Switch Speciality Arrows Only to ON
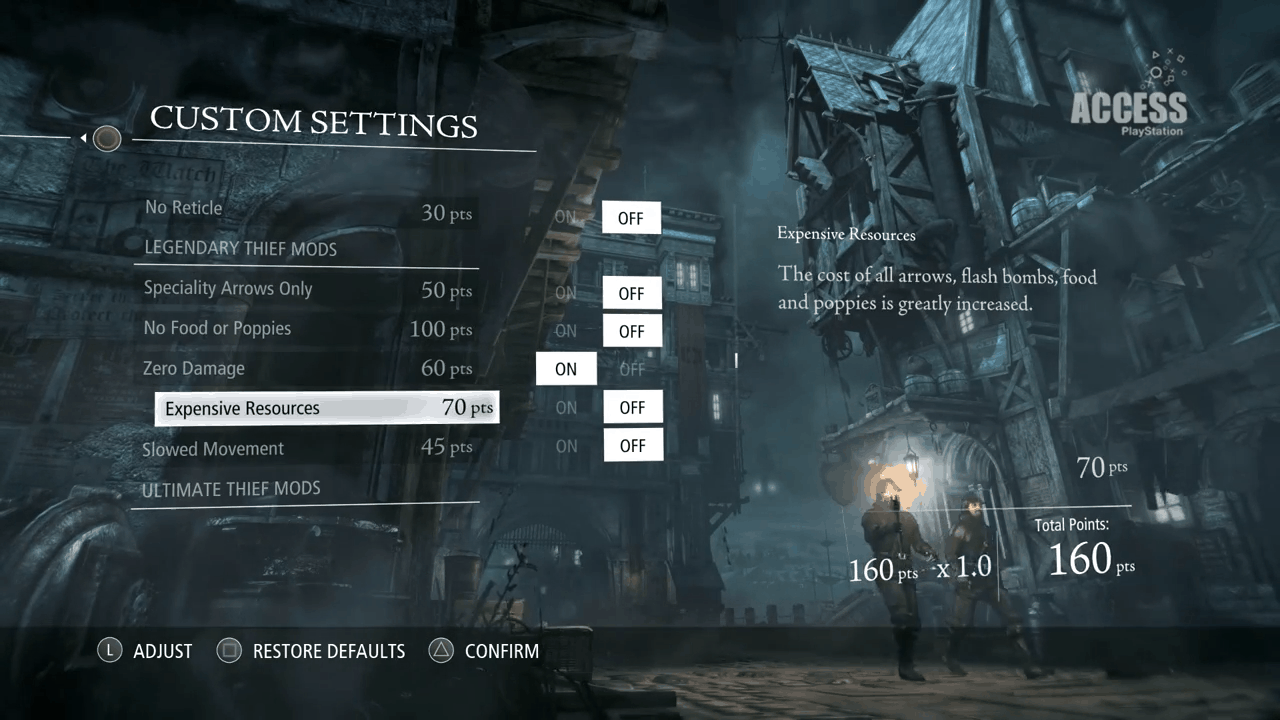This screenshot has height=720, width=1280. click(x=566, y=293)
